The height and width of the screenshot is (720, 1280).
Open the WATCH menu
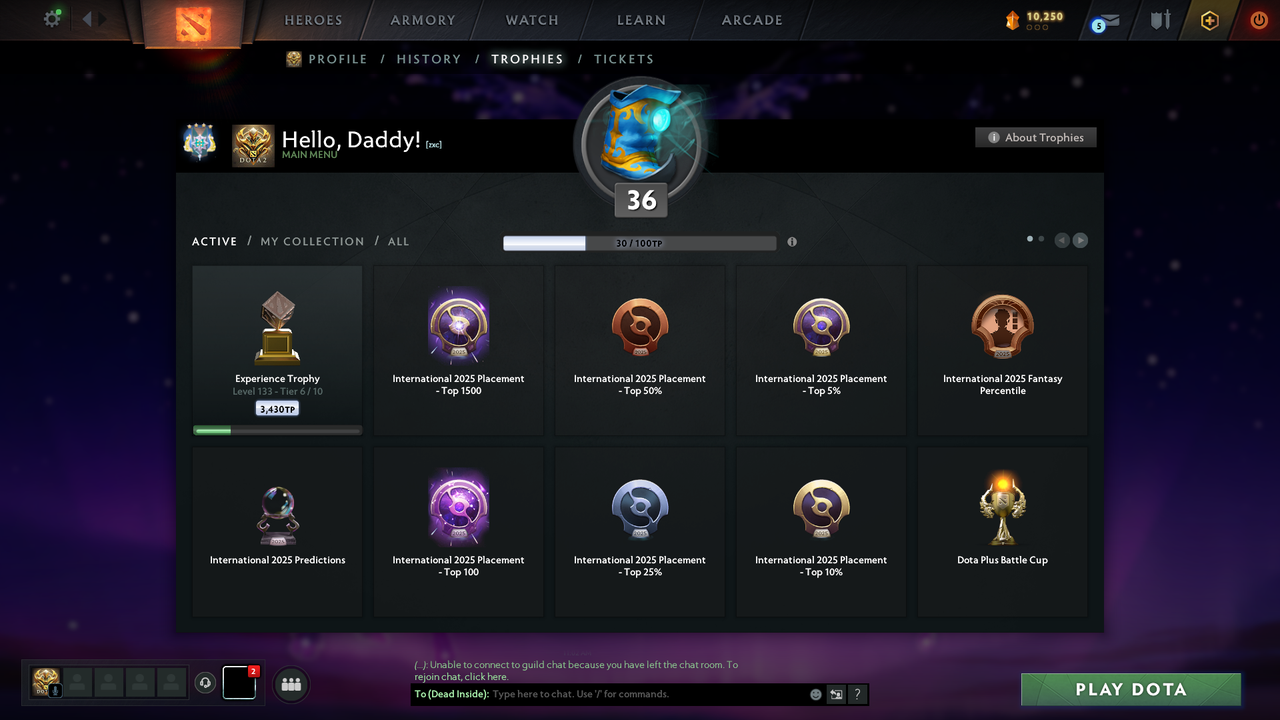coord(531,19)
